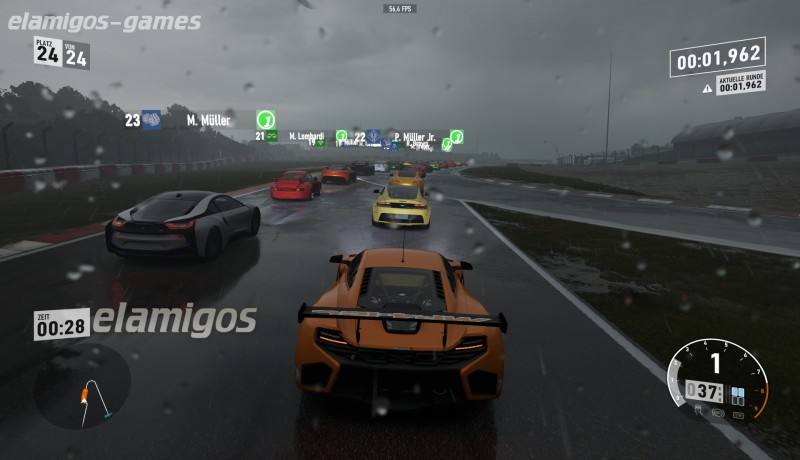Select M. Müller's driver name tag
The image size is (800, 460).
pyautogui.click(x=208, y=120)
